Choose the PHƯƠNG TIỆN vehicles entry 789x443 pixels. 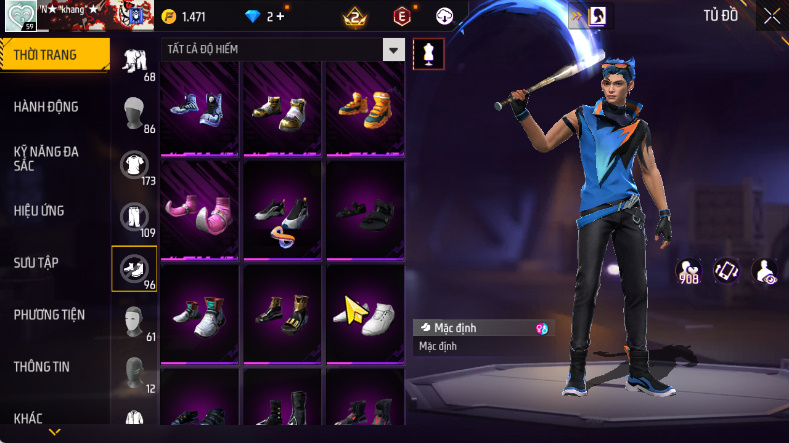pos(49,315)
